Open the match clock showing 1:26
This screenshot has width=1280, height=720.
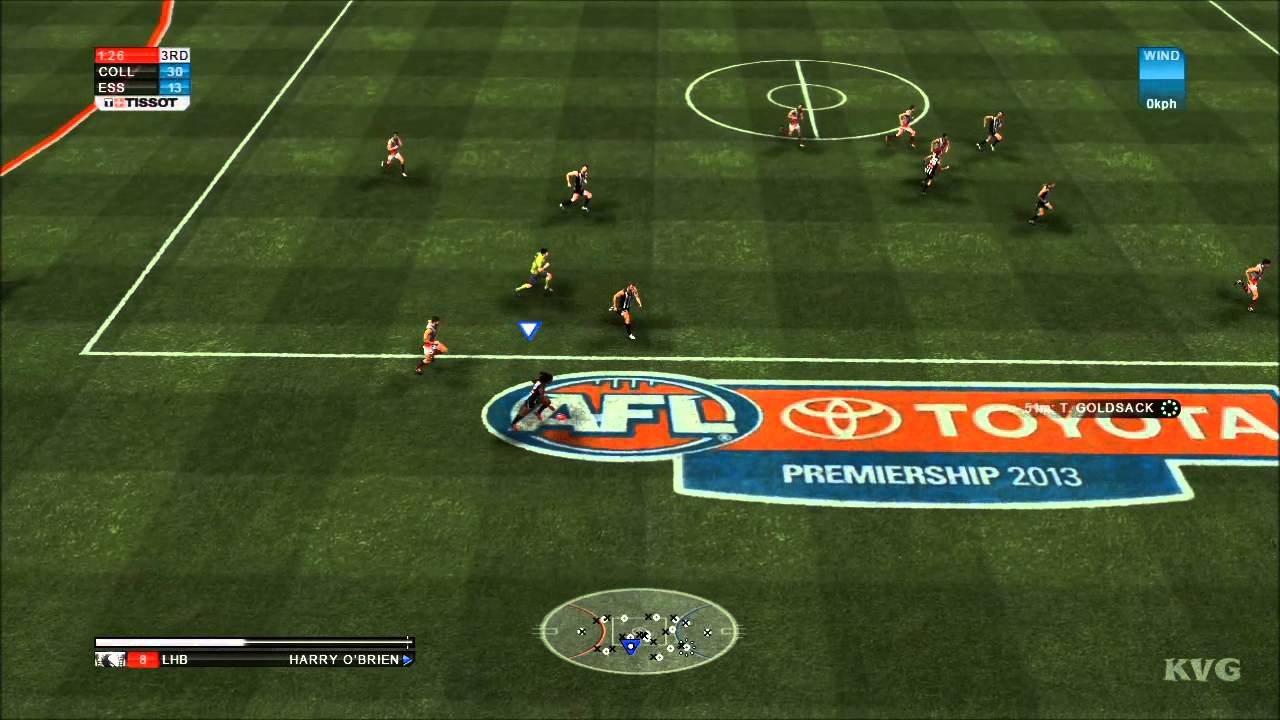(x=110, y=56)
